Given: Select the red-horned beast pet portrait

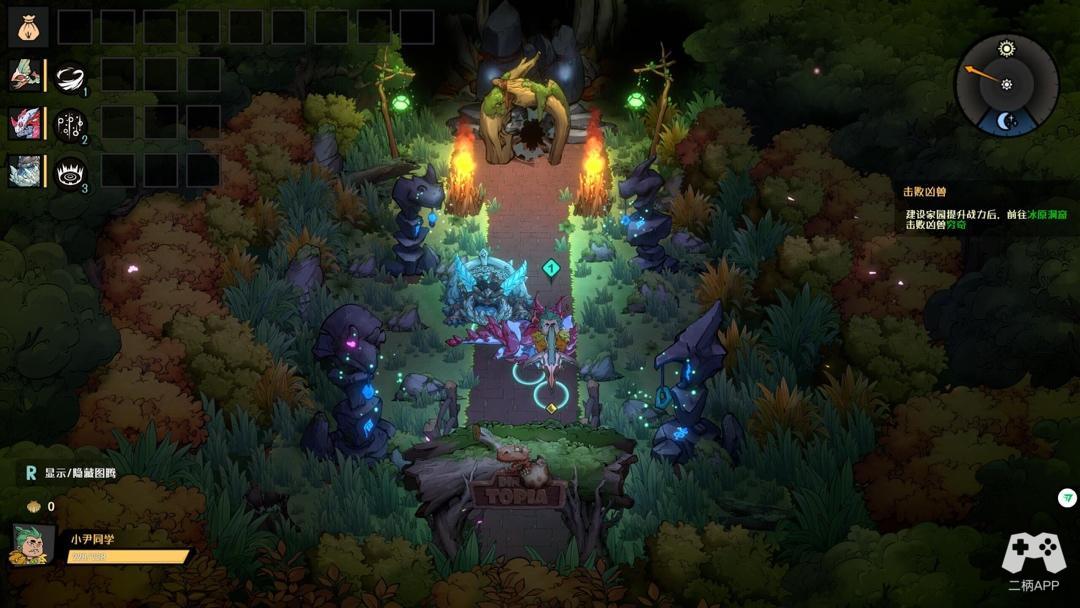Looking at the screenshot, I should pos(25,123).
